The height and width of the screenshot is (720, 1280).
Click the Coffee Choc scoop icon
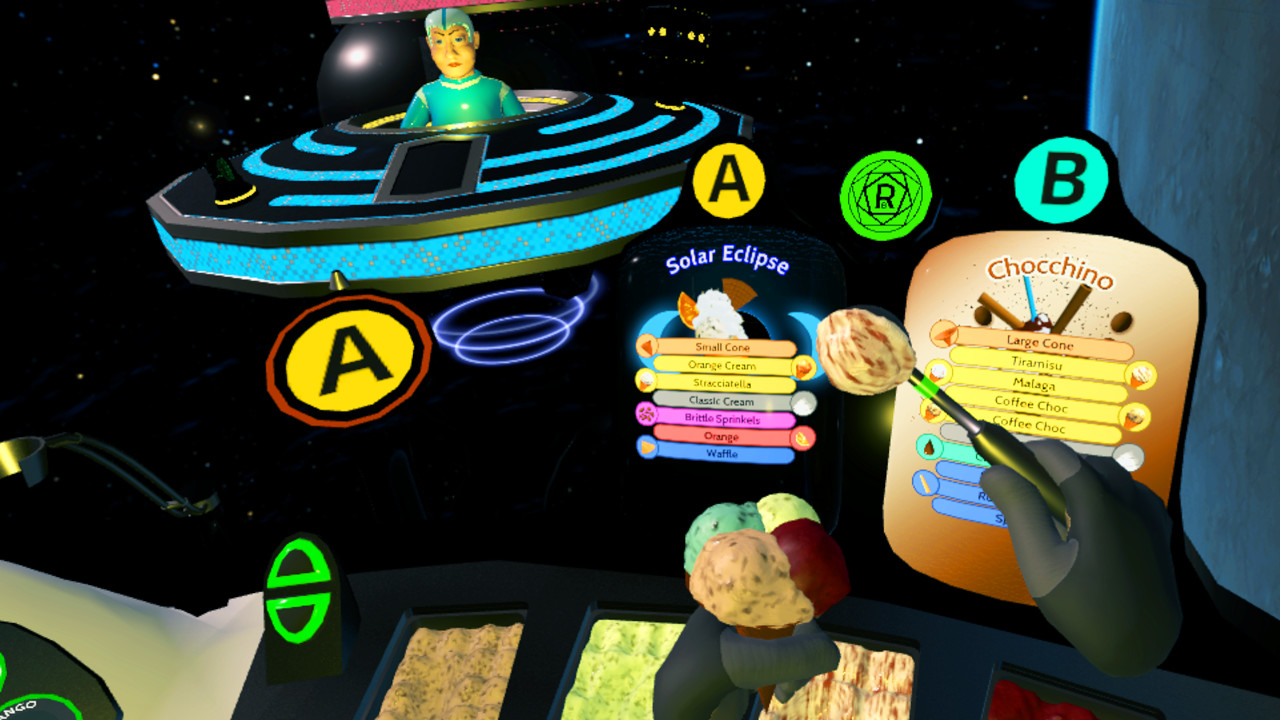[x=1133, y=416]
